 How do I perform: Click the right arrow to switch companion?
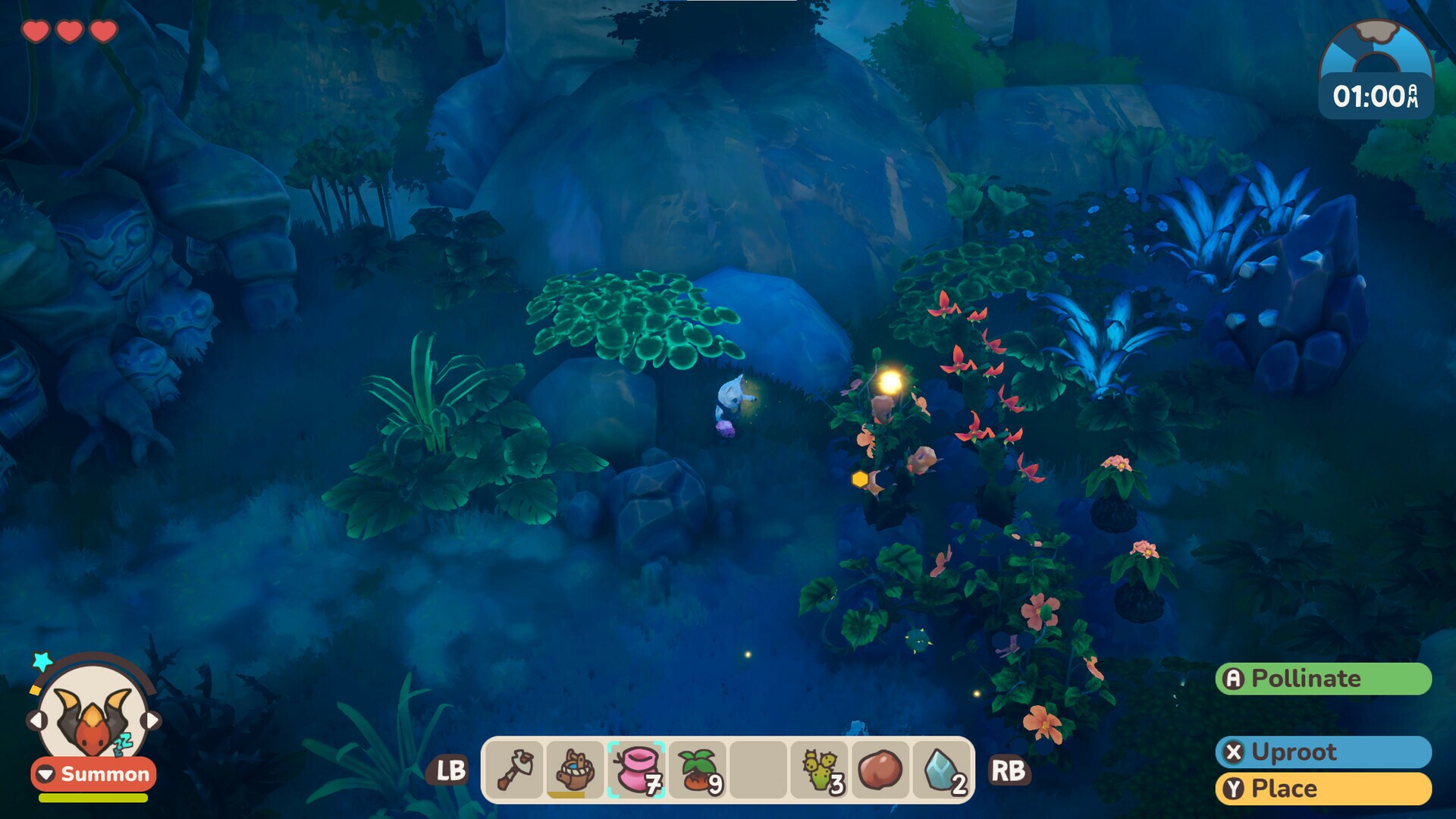point(151,720)
